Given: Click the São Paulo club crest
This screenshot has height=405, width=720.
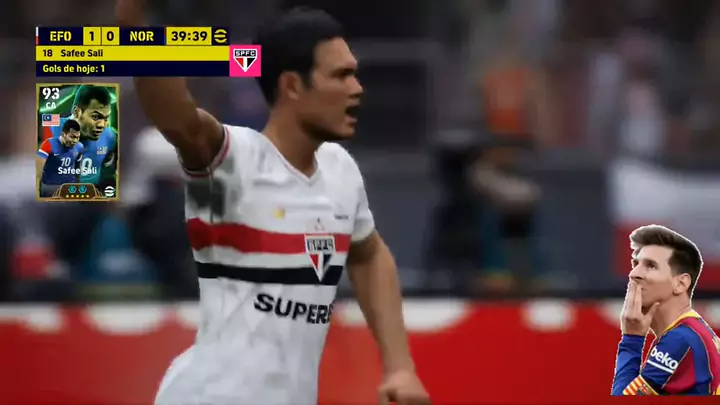Looking at the screenshot, I should 245,60.
